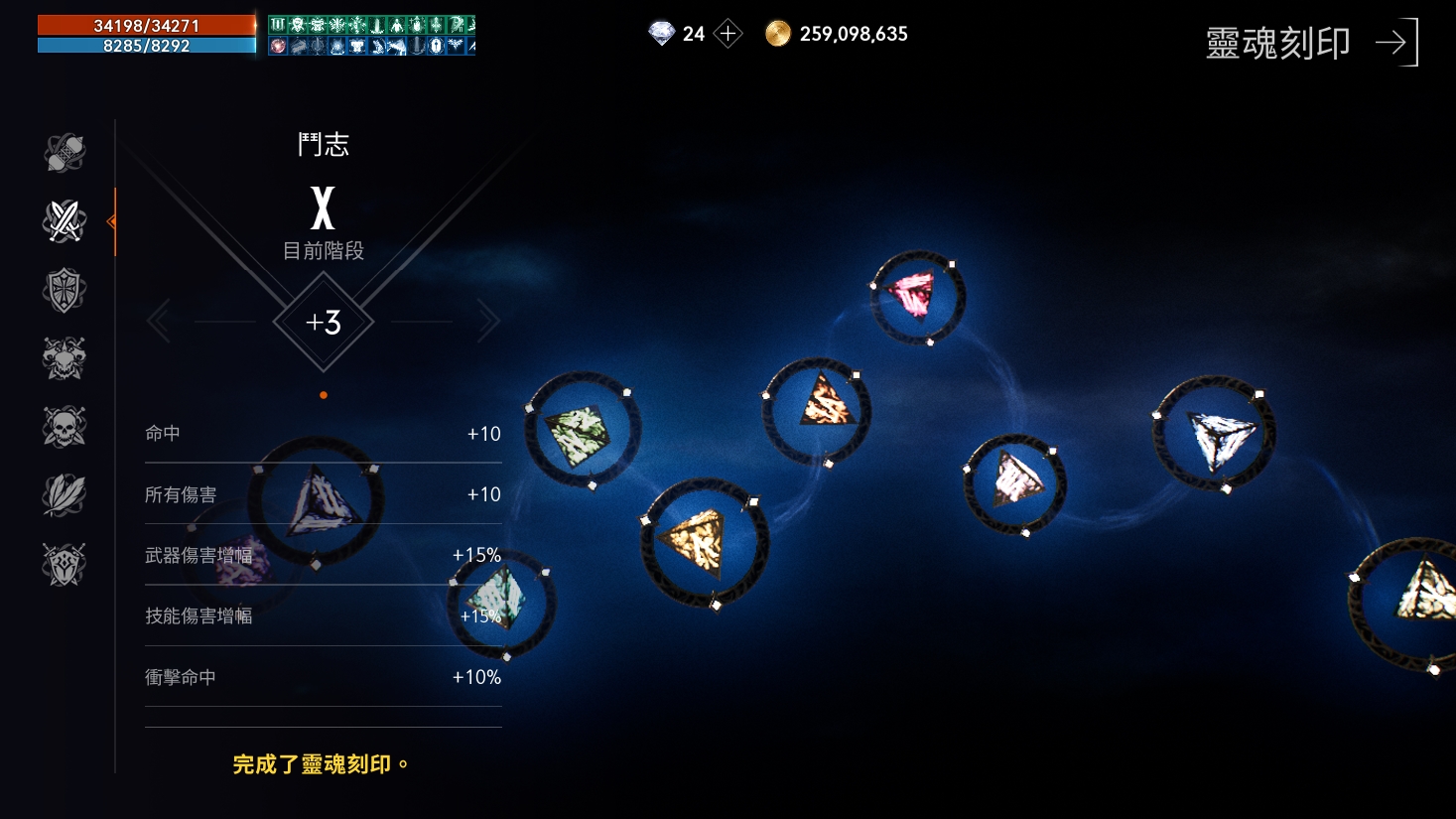
Task: Select the orange flame crystal imprint node
Action: coord(818,409)
